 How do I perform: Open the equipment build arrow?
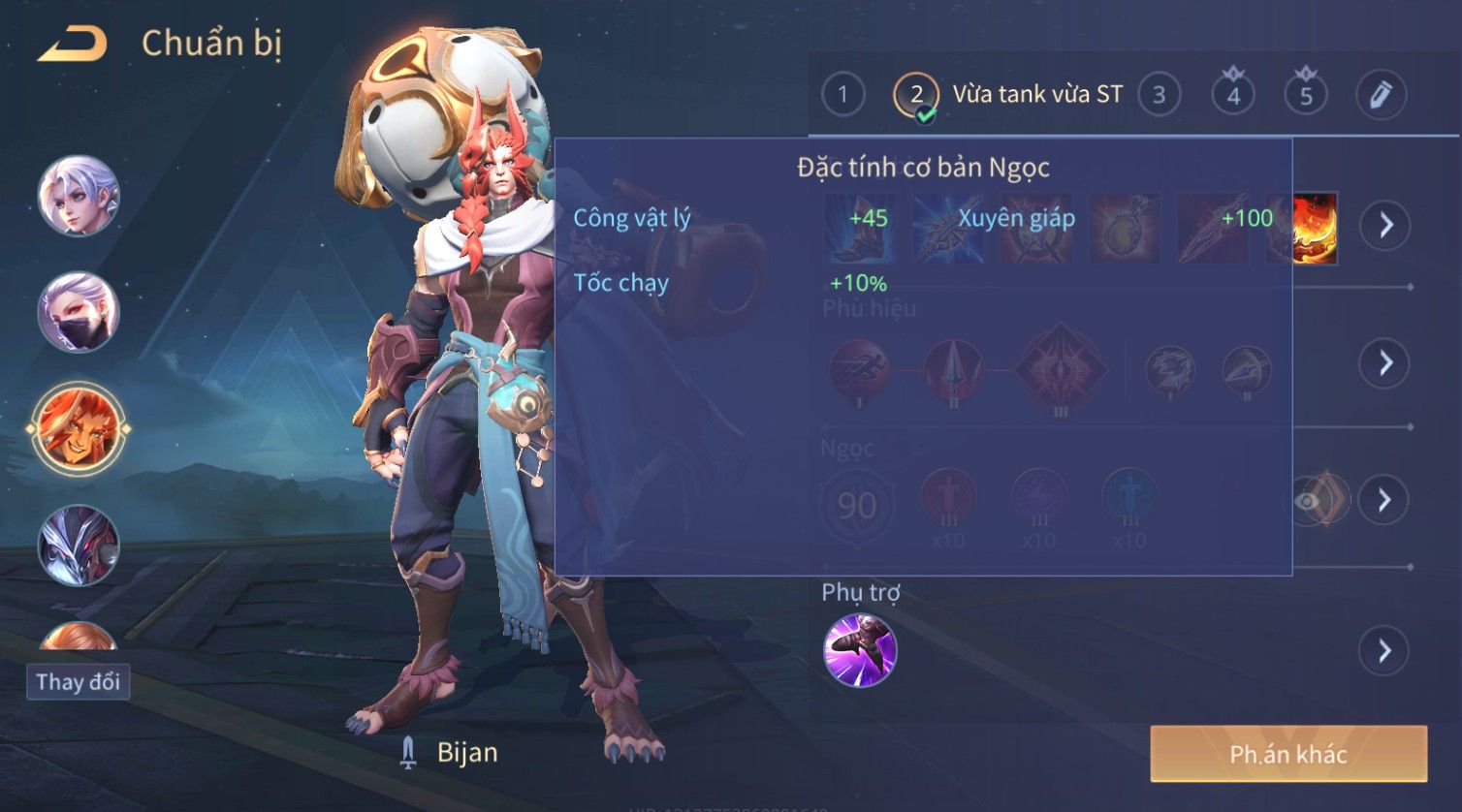click(x=1384, y=226)
